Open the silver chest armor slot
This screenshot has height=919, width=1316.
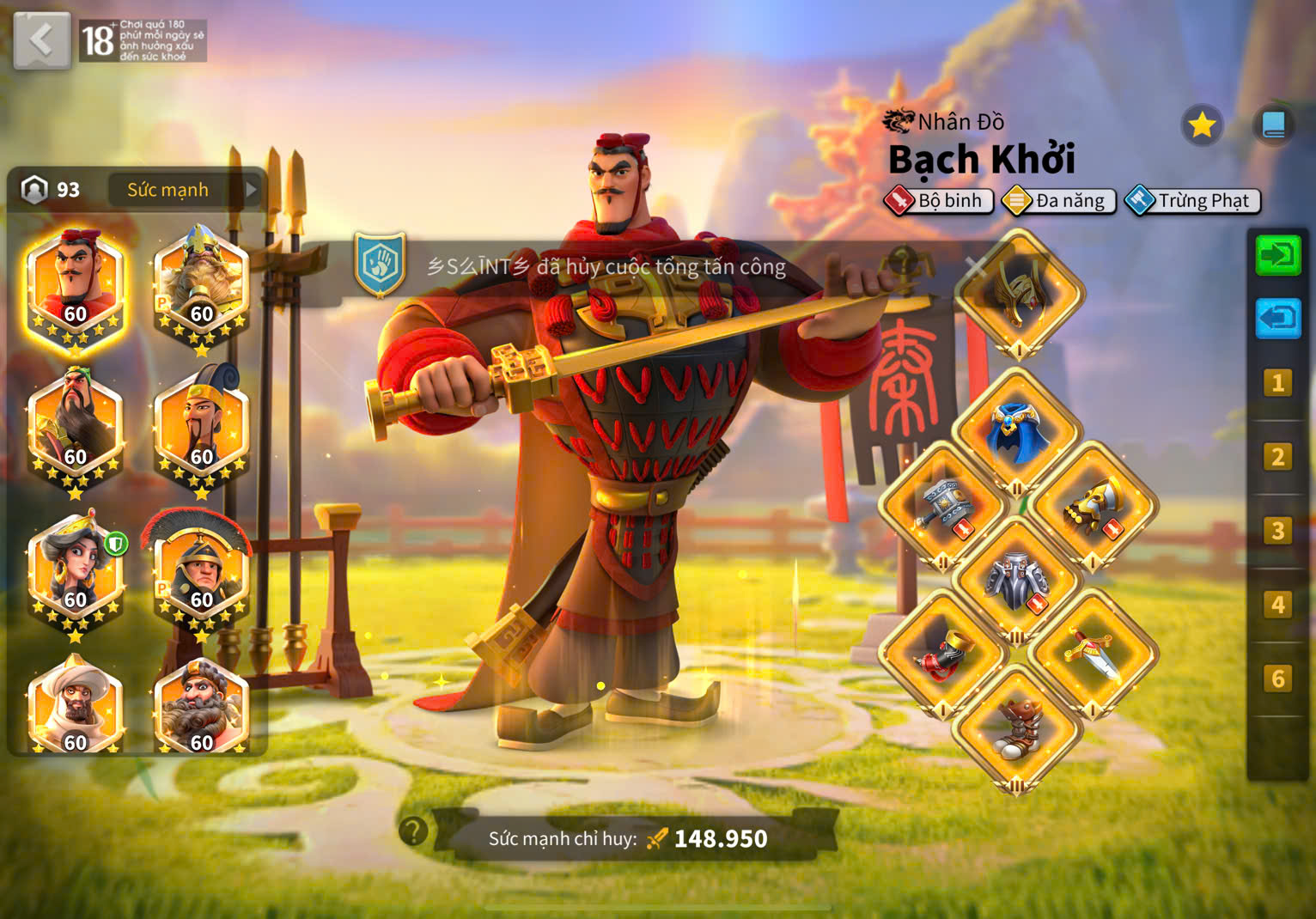[1018, 581]
